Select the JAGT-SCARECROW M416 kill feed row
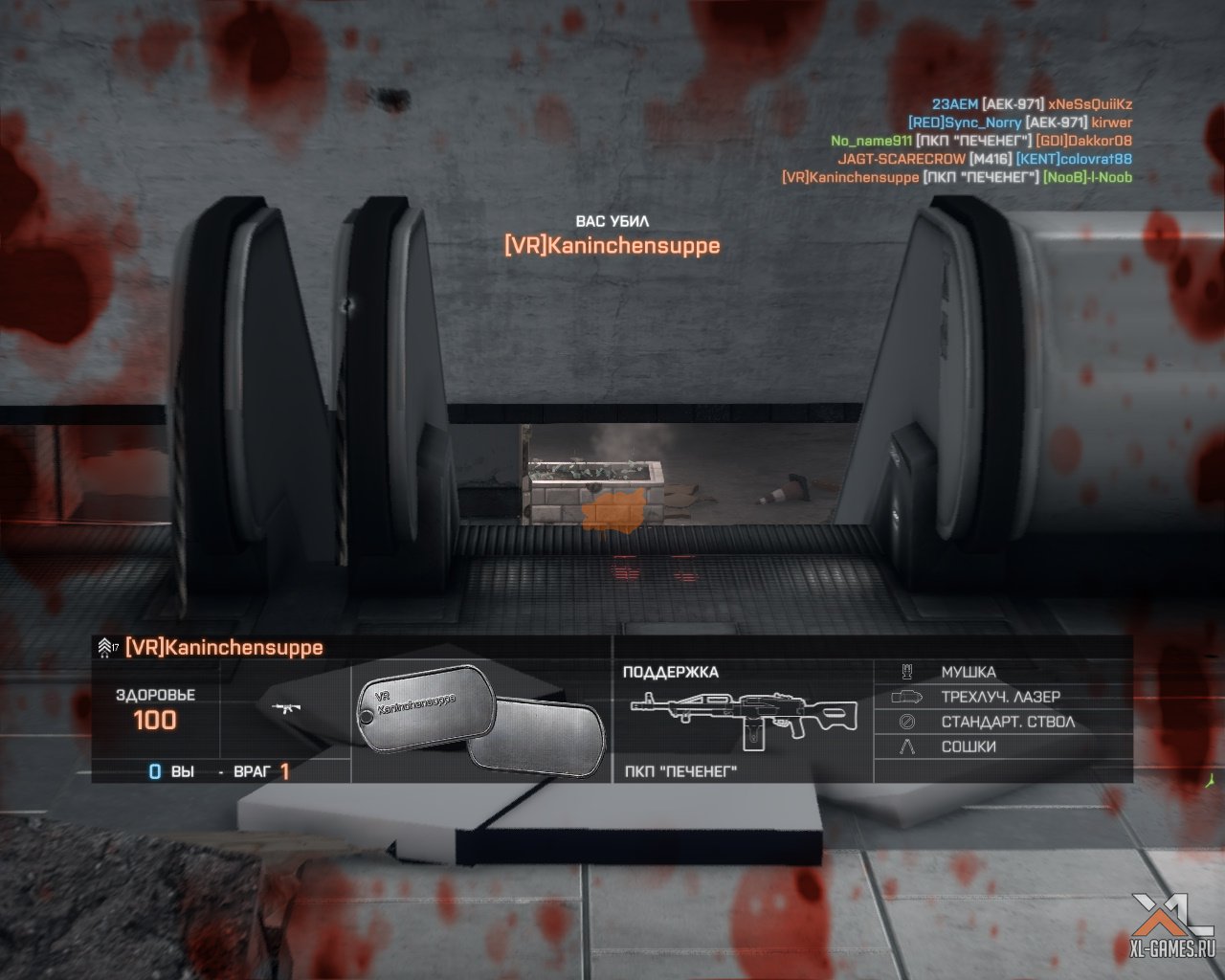This screenshot has height=980, width=1225. point(984,159)
